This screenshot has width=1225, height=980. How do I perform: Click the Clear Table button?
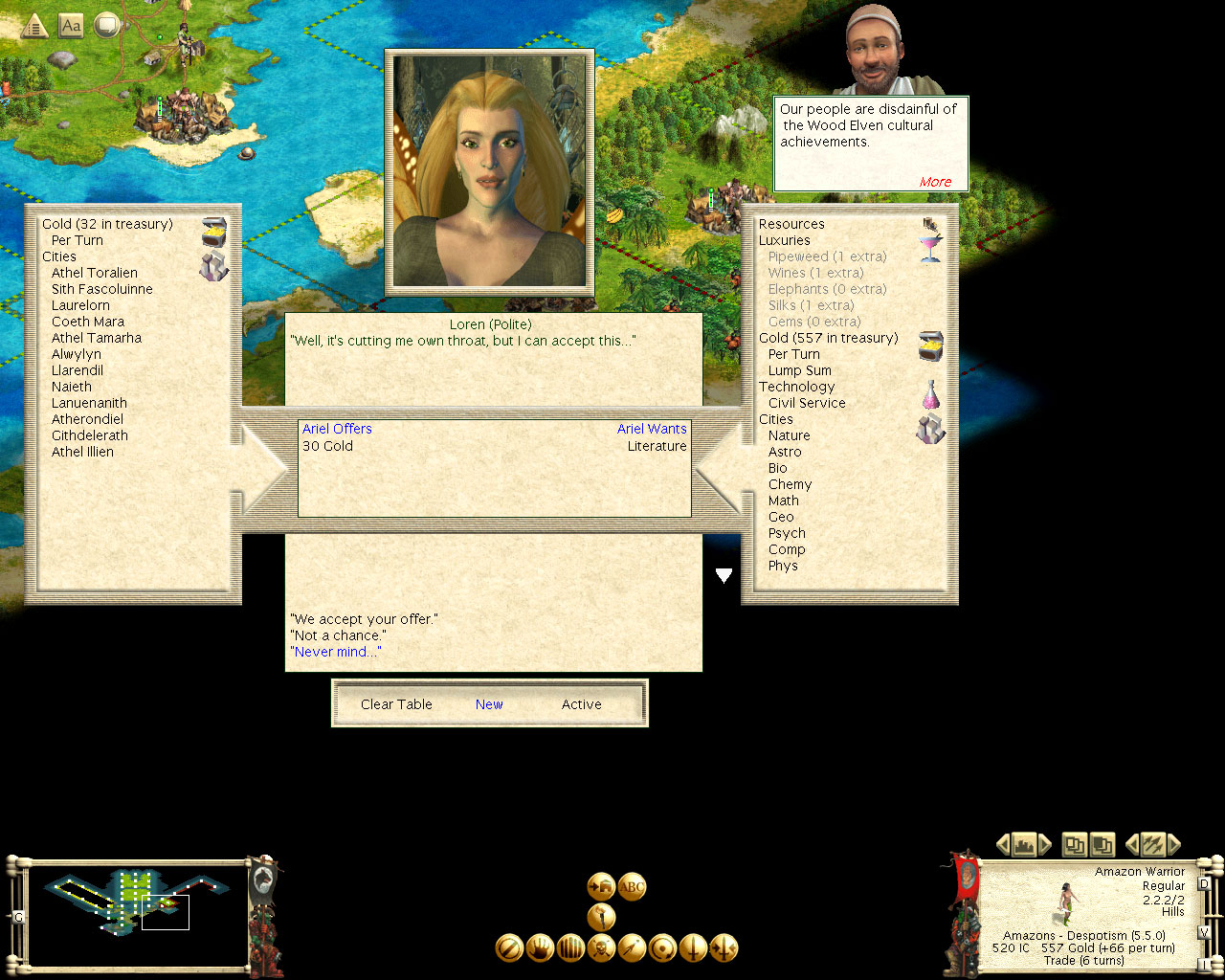(396, 704)
